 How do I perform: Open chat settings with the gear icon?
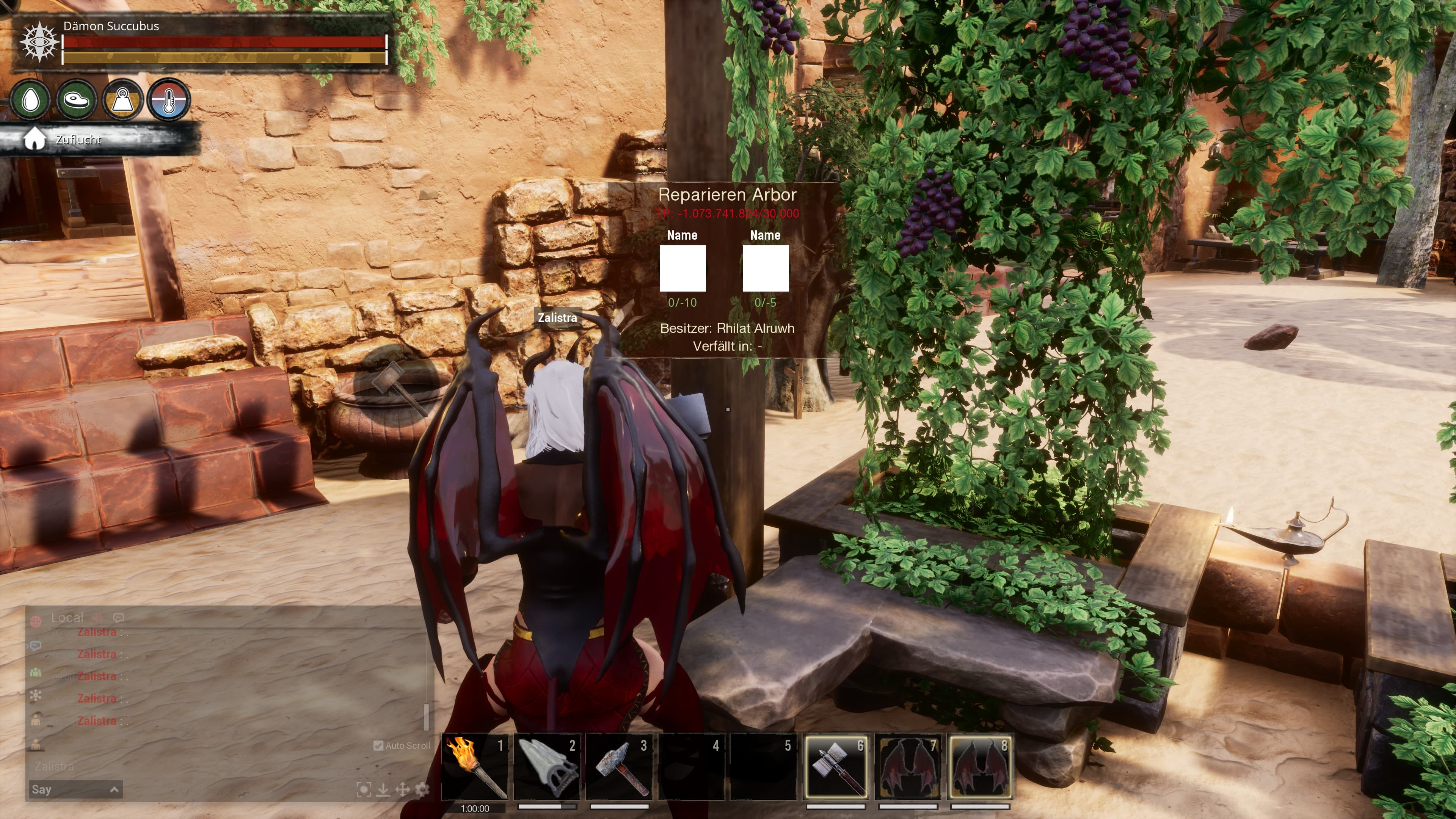click(422, 789)
